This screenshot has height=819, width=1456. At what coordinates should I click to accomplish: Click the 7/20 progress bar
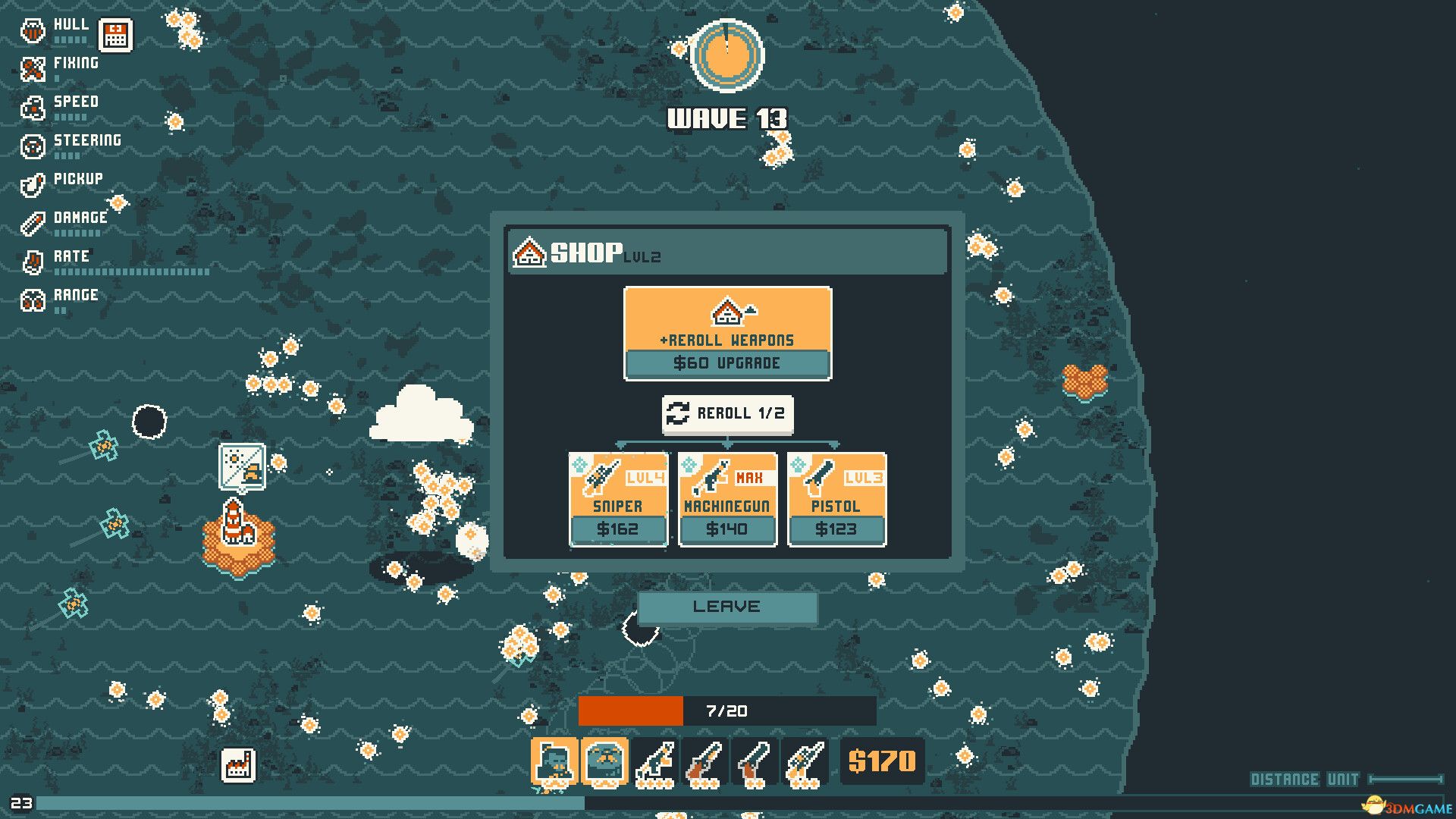[726, 711]
